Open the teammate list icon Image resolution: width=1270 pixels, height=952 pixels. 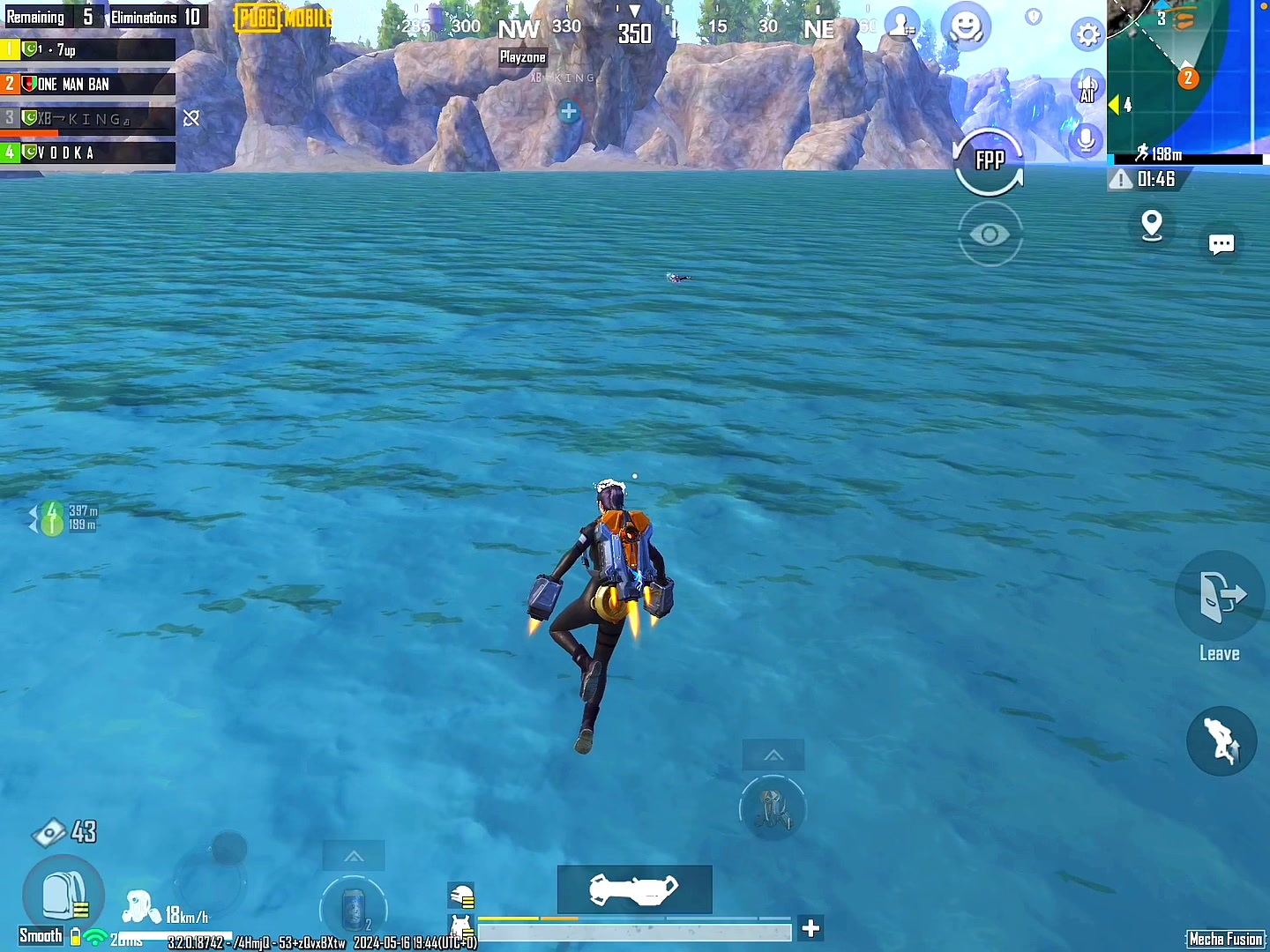coord(901,26)
